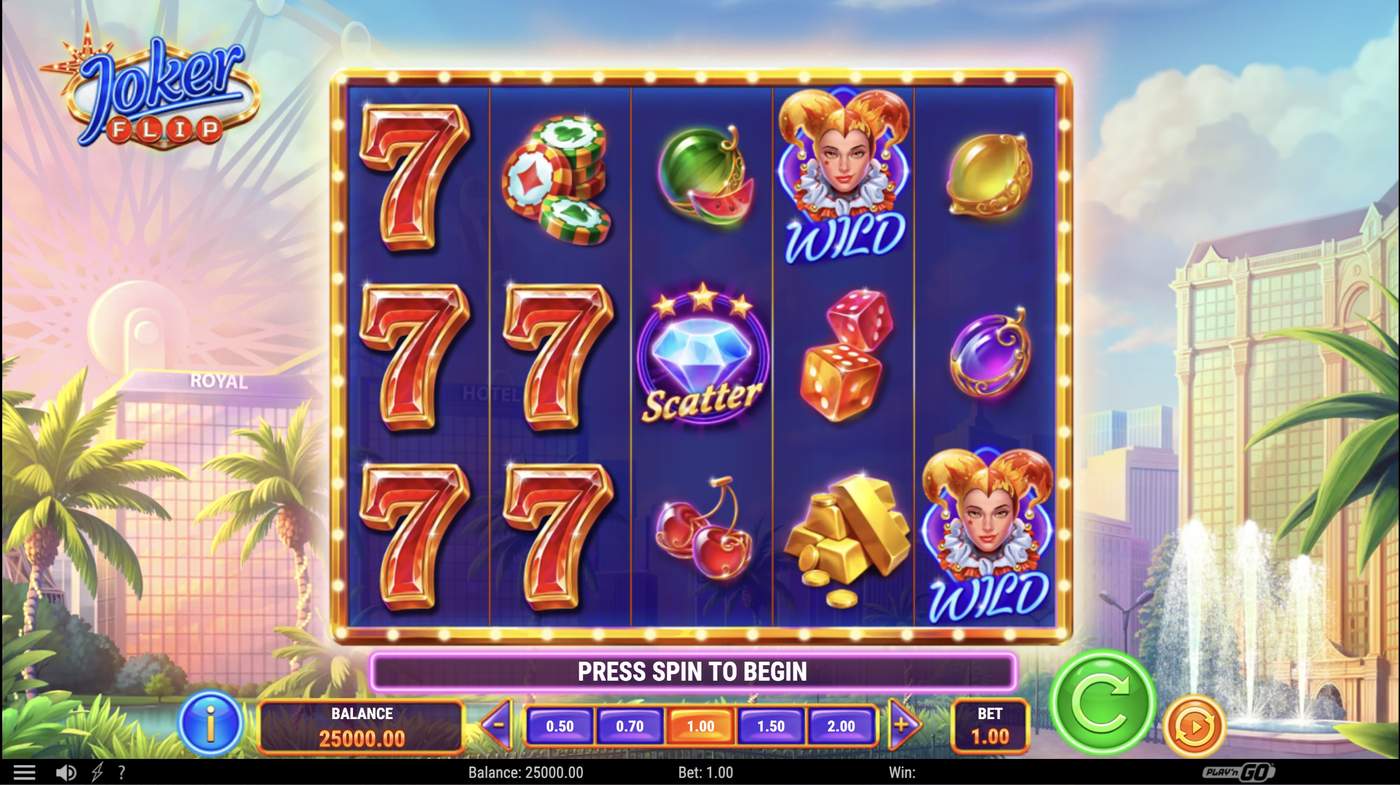Spin the reels with the green button
1400x785 pixels.
pos(1102,702)
